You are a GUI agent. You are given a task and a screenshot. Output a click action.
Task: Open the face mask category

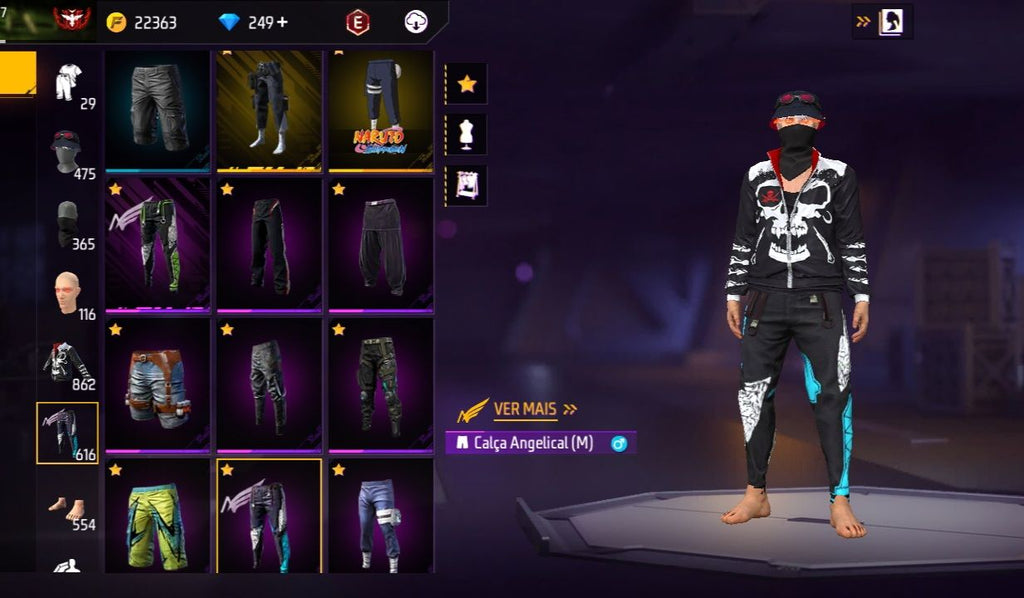click(x=68, y=224)
